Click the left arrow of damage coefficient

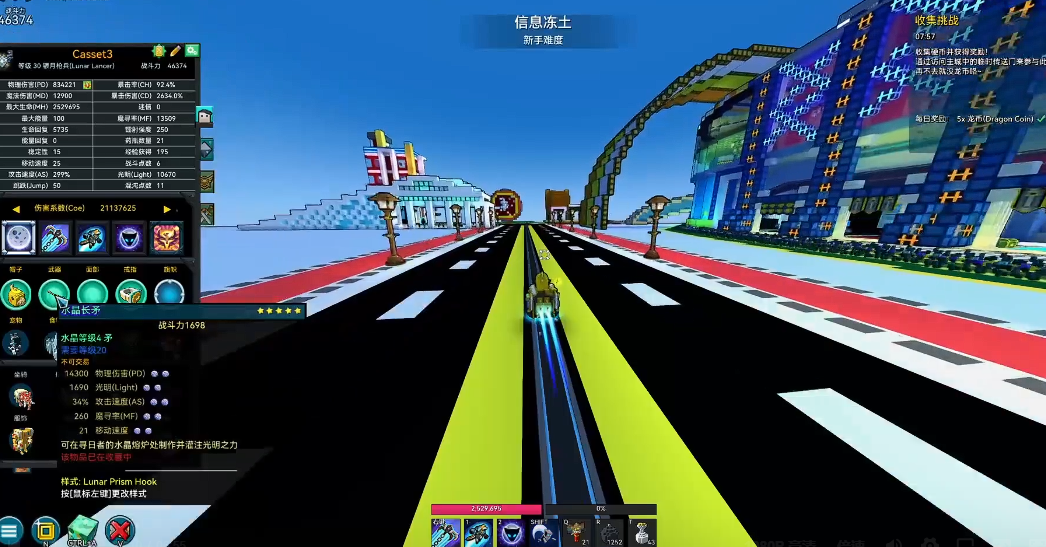pyautogui.click(x=16, y=208)
